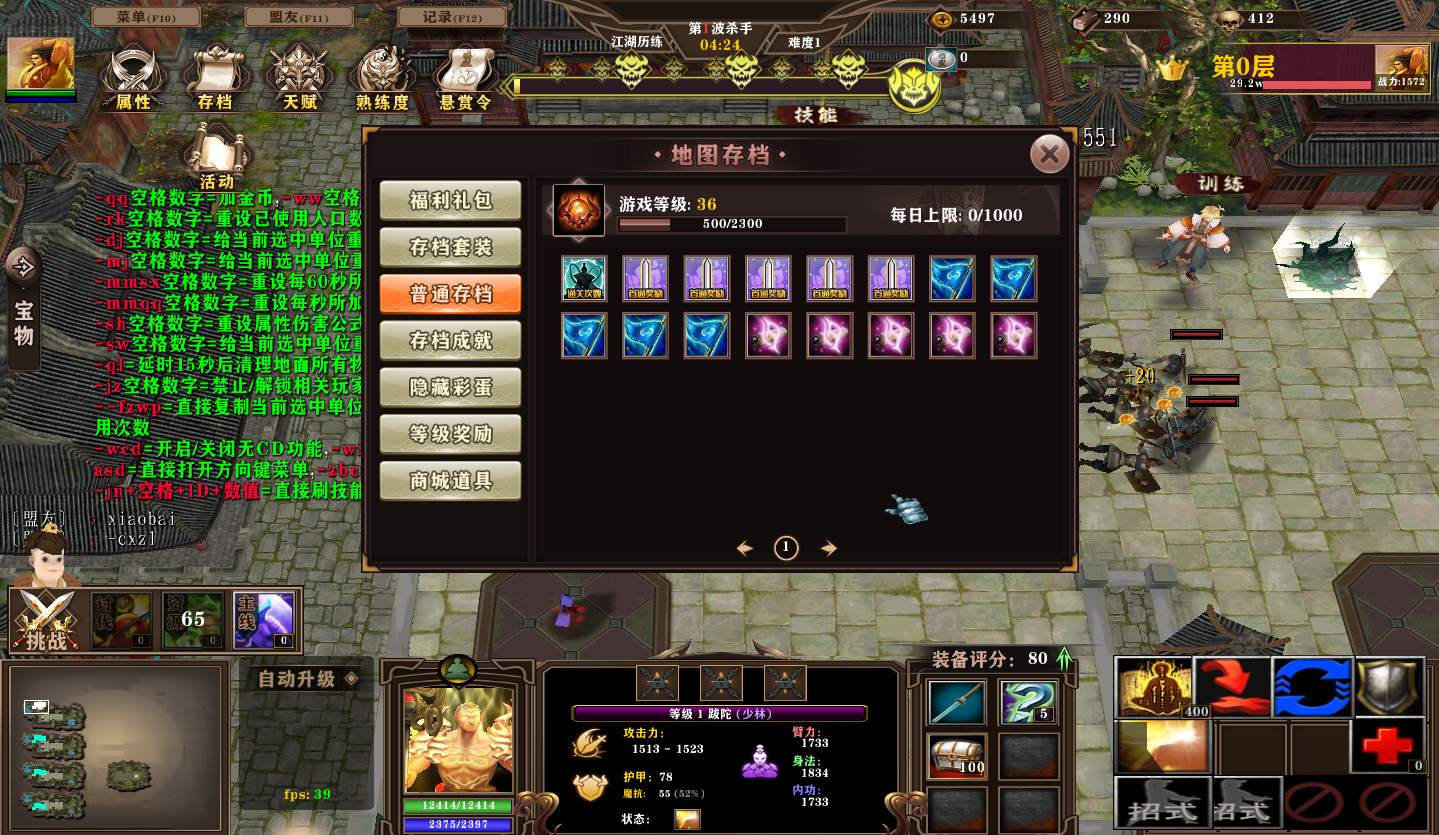Open the 悬赏令 bounty scroll
The height and width of the screenshot is (835, 1439).
pos(465,76)
